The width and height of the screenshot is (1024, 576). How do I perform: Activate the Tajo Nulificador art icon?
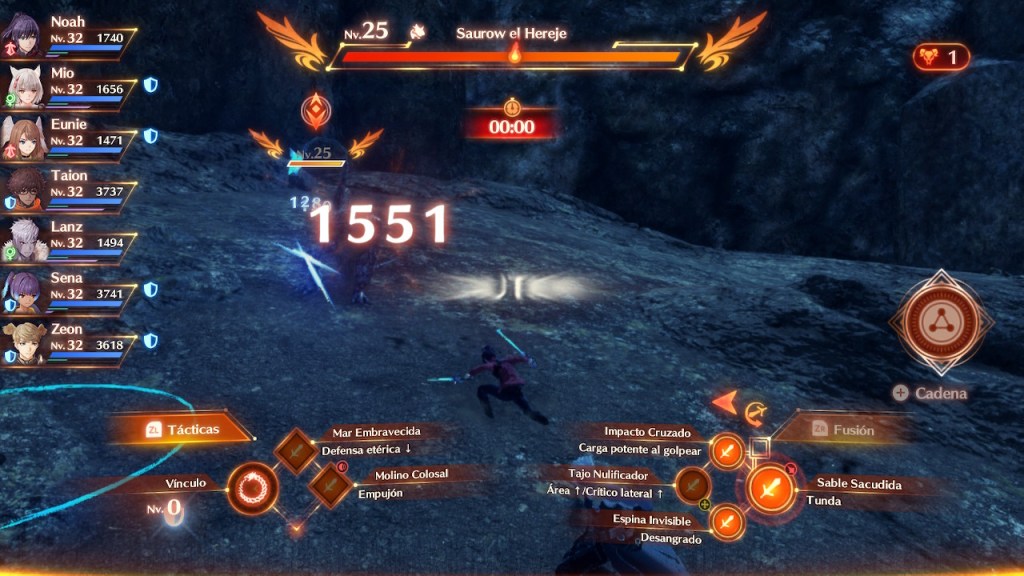(x=693, y=486)
